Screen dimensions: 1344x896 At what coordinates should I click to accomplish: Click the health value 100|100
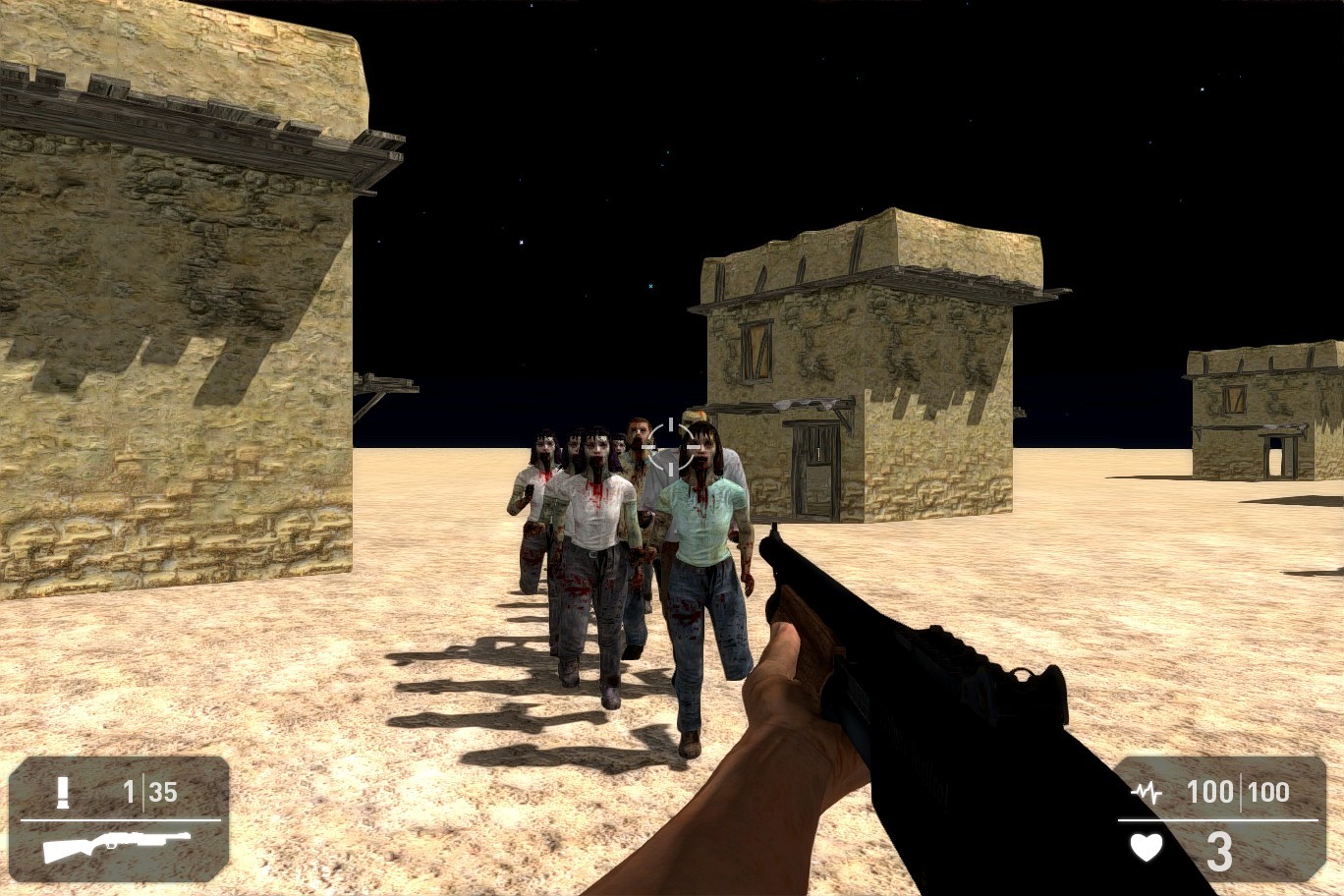[x=1237, y=792]
